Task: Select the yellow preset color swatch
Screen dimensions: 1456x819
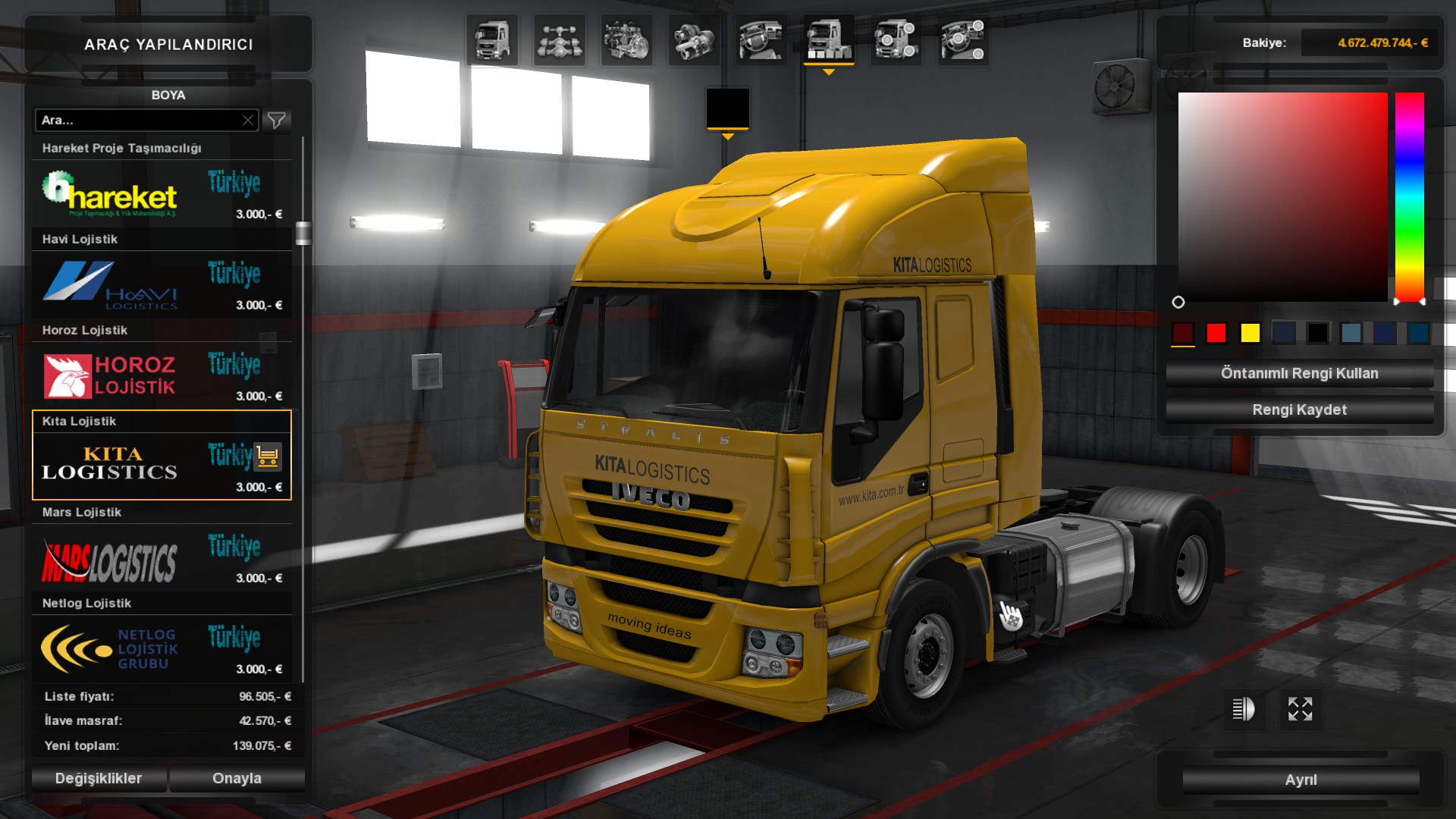Action: pyautogui.click(x=1250, y=332)
